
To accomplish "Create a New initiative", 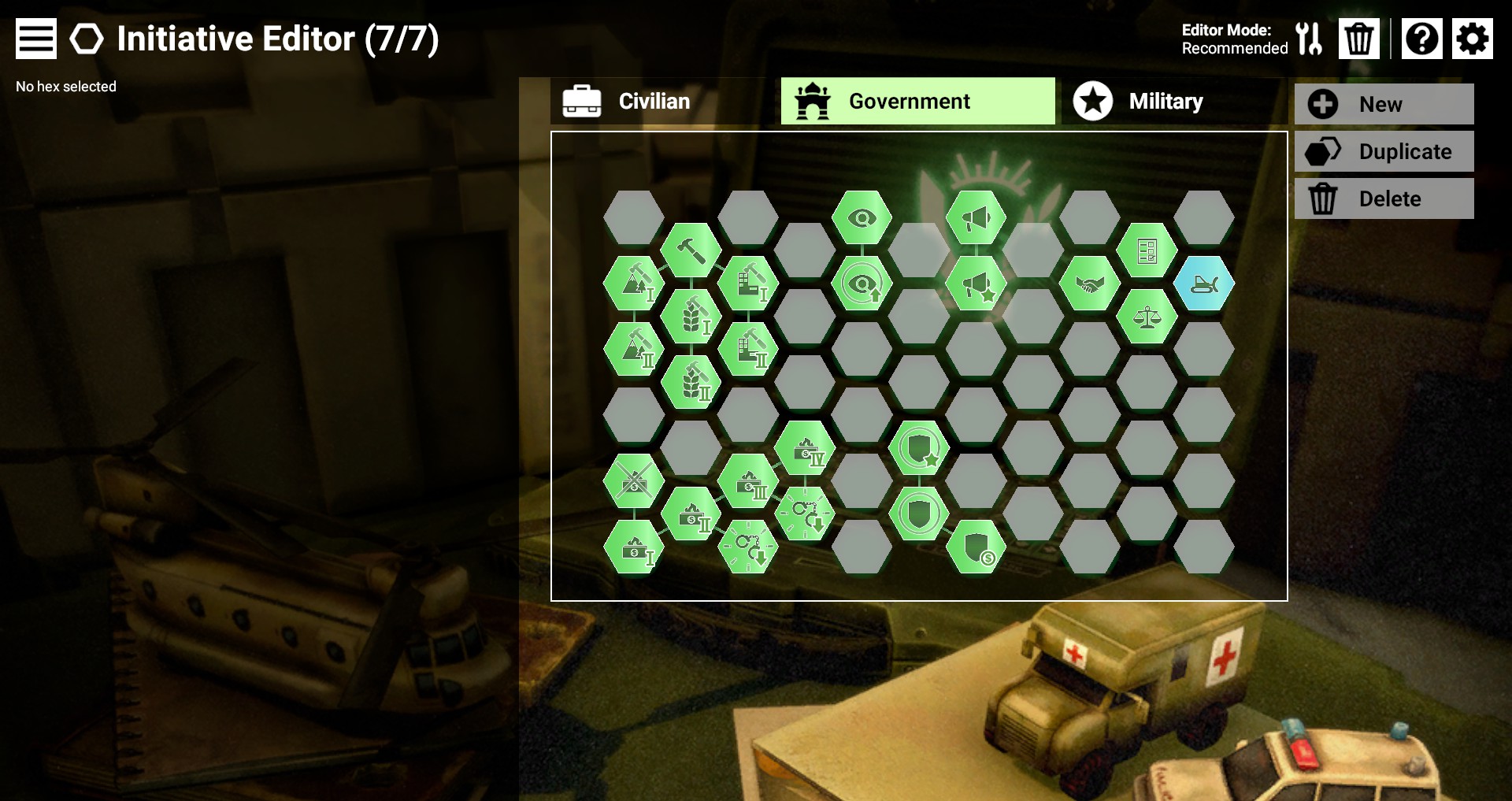I will pos(1384,104).
